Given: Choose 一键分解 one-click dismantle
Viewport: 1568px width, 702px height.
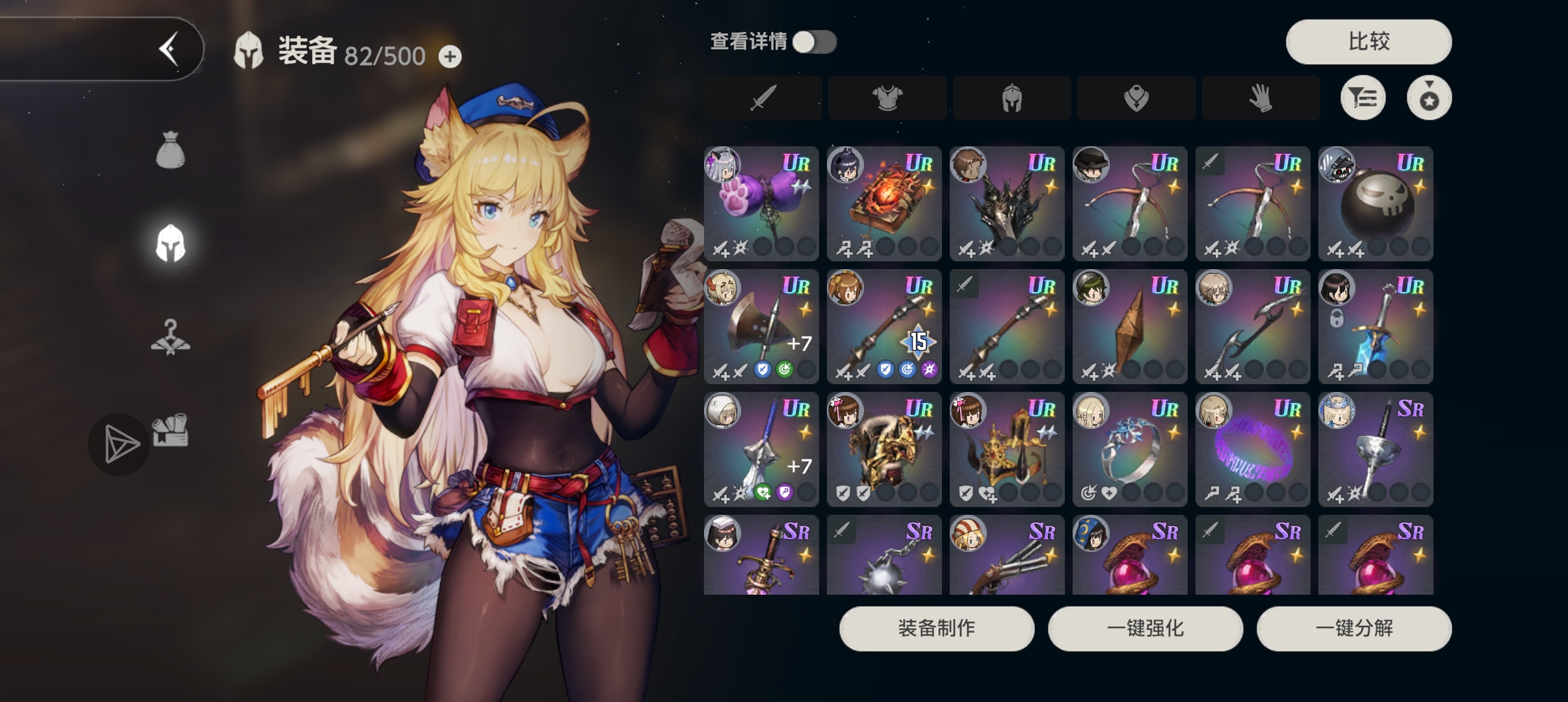Looking at the screenshot, I should pos(1354,629).
